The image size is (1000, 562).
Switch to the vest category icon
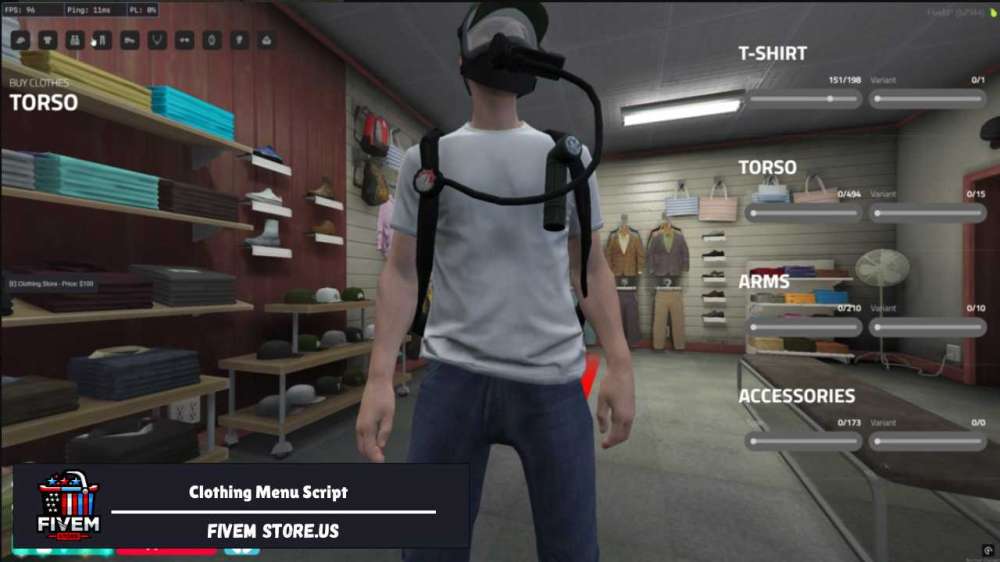pyautogui.click(x=74, y=41)
